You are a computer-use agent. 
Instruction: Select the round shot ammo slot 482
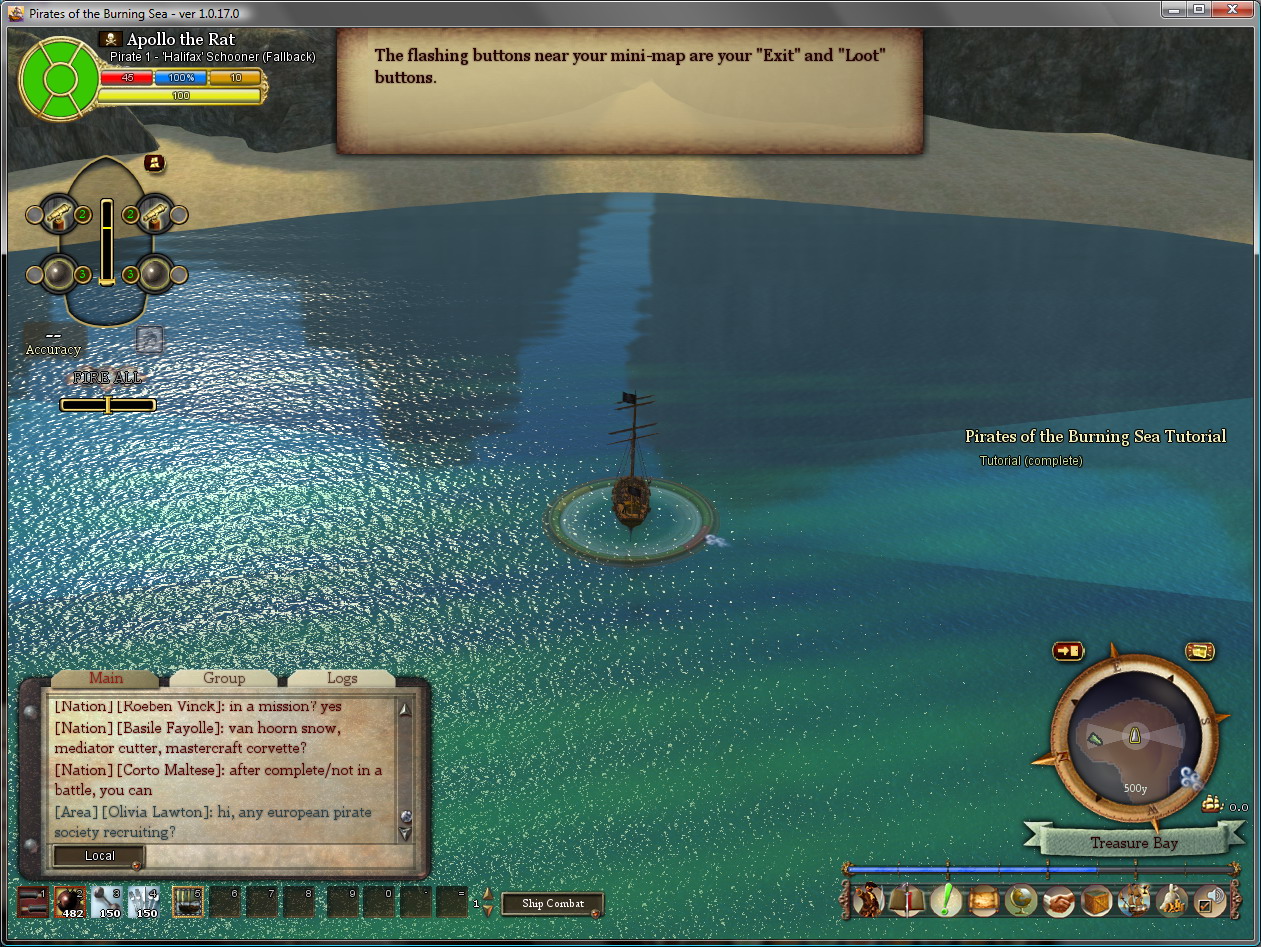point(69,901)
